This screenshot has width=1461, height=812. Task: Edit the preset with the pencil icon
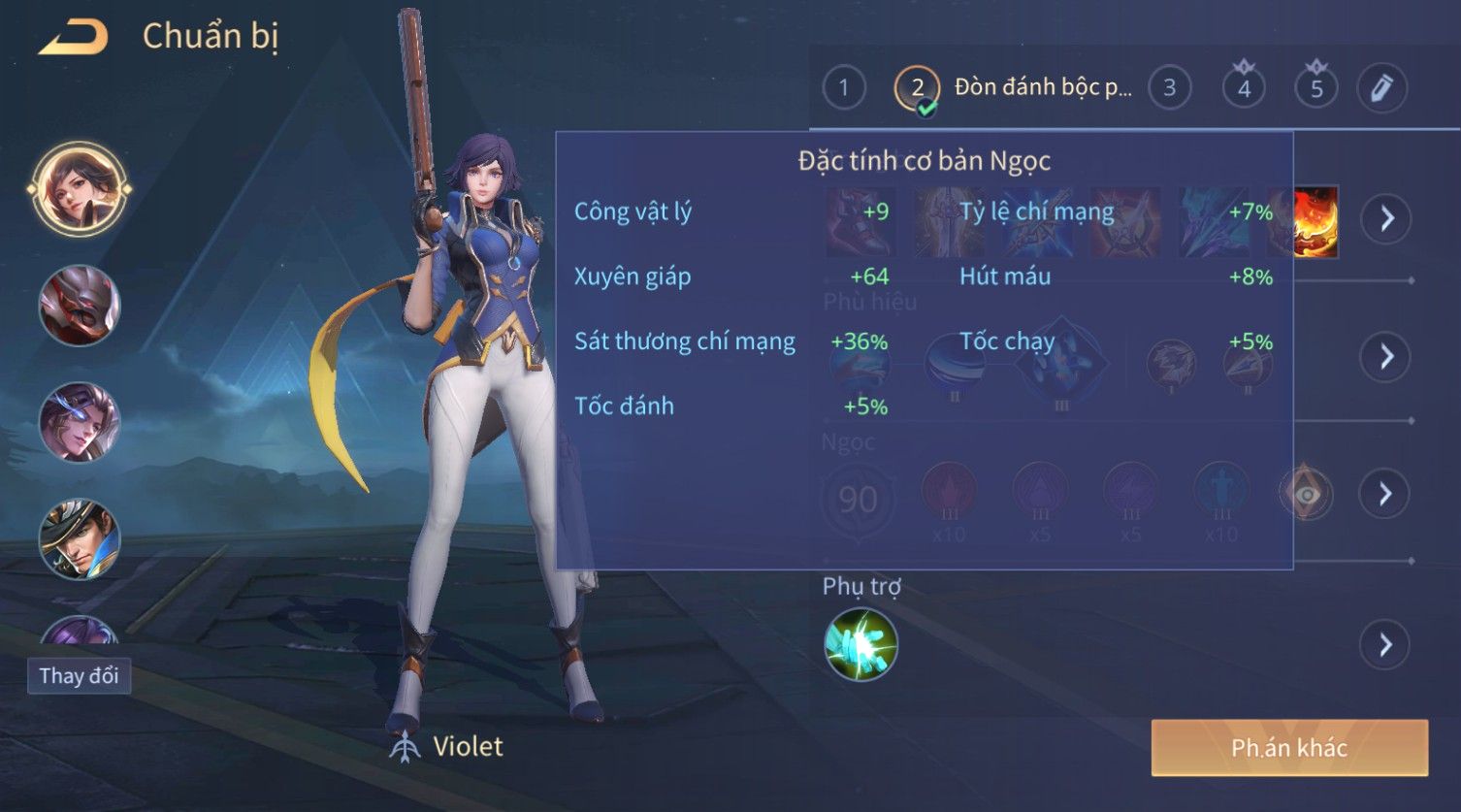point(1381,88)
